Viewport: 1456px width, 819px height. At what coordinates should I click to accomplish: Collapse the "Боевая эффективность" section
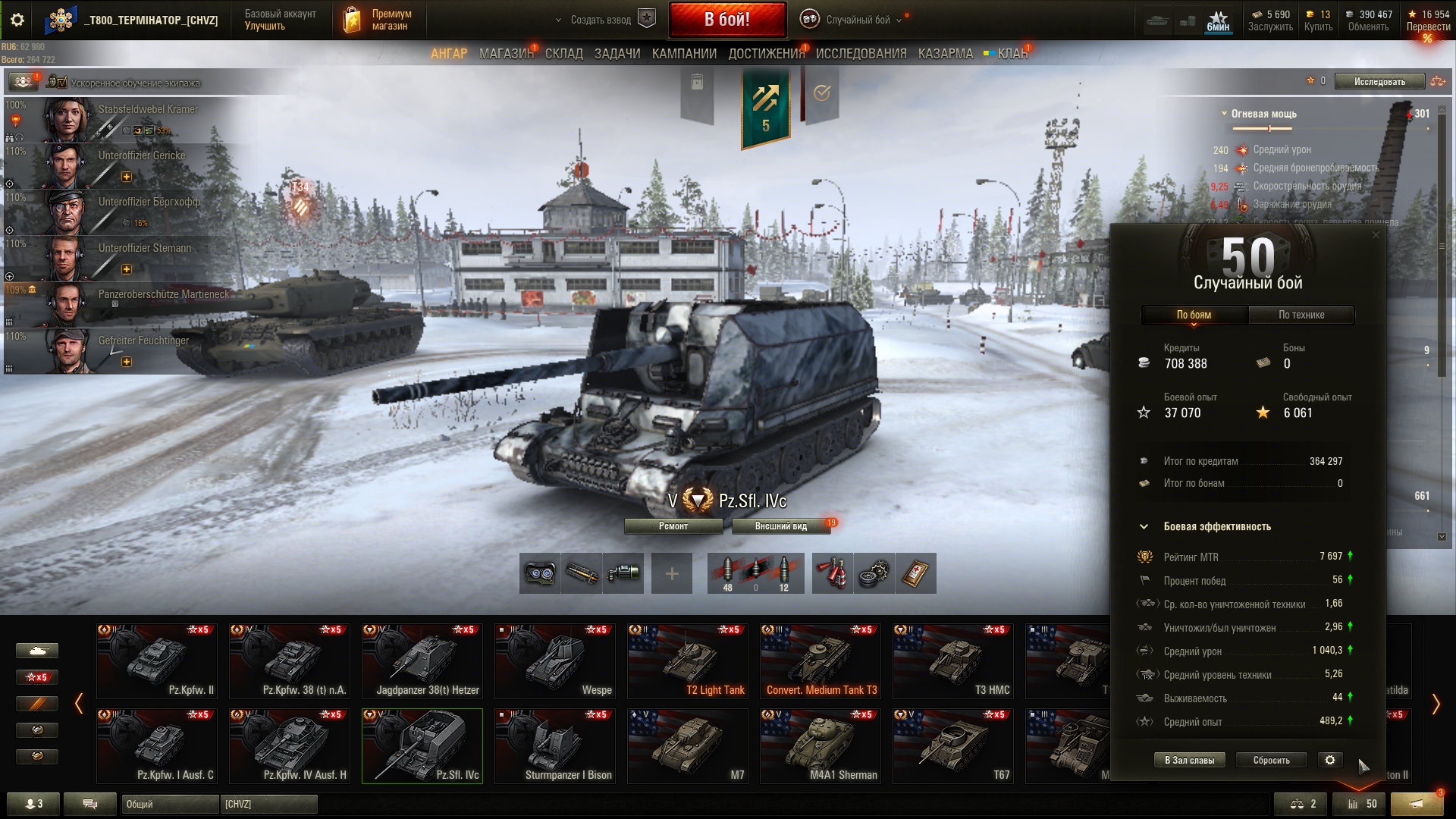(x=1144, y=526)
